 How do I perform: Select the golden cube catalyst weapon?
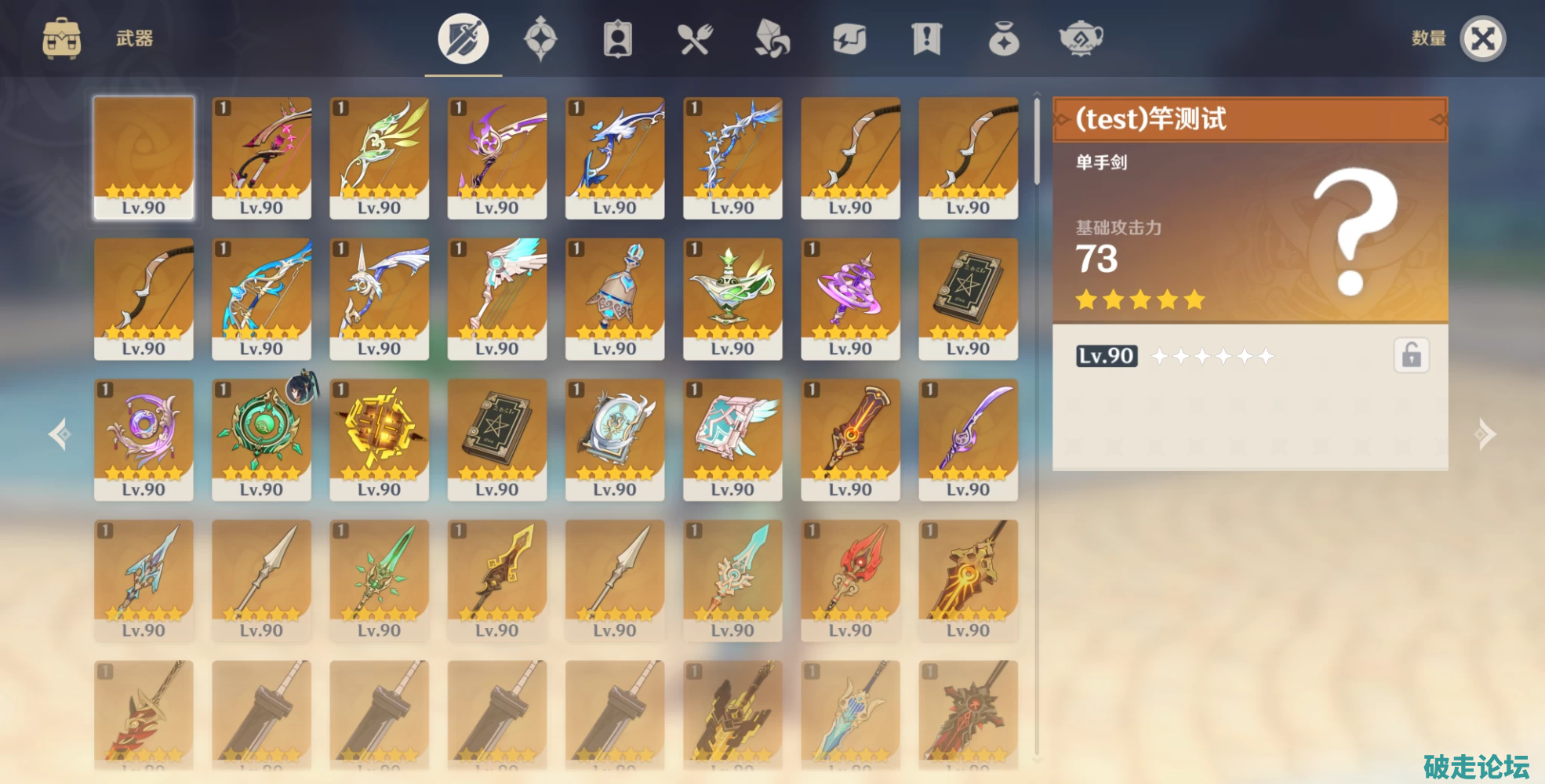point(379,439)
